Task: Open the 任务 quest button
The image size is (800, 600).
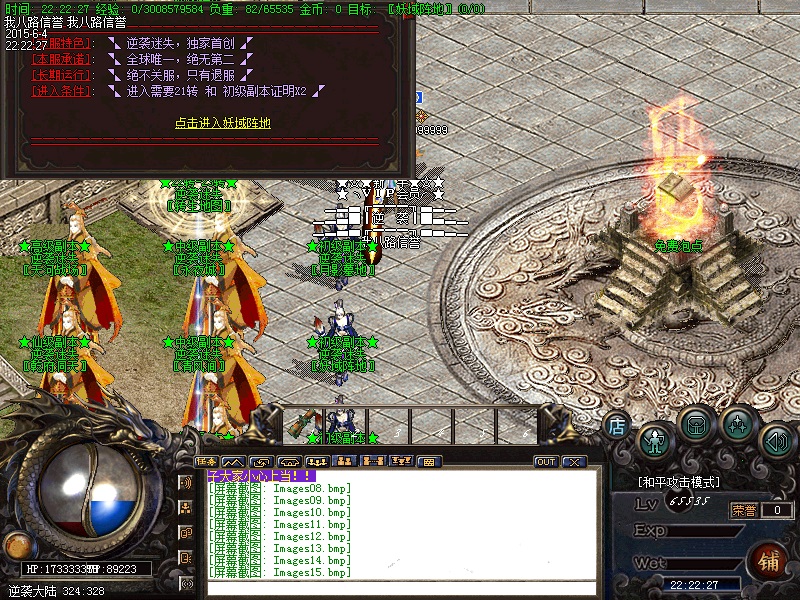Action: coord(207,461)
